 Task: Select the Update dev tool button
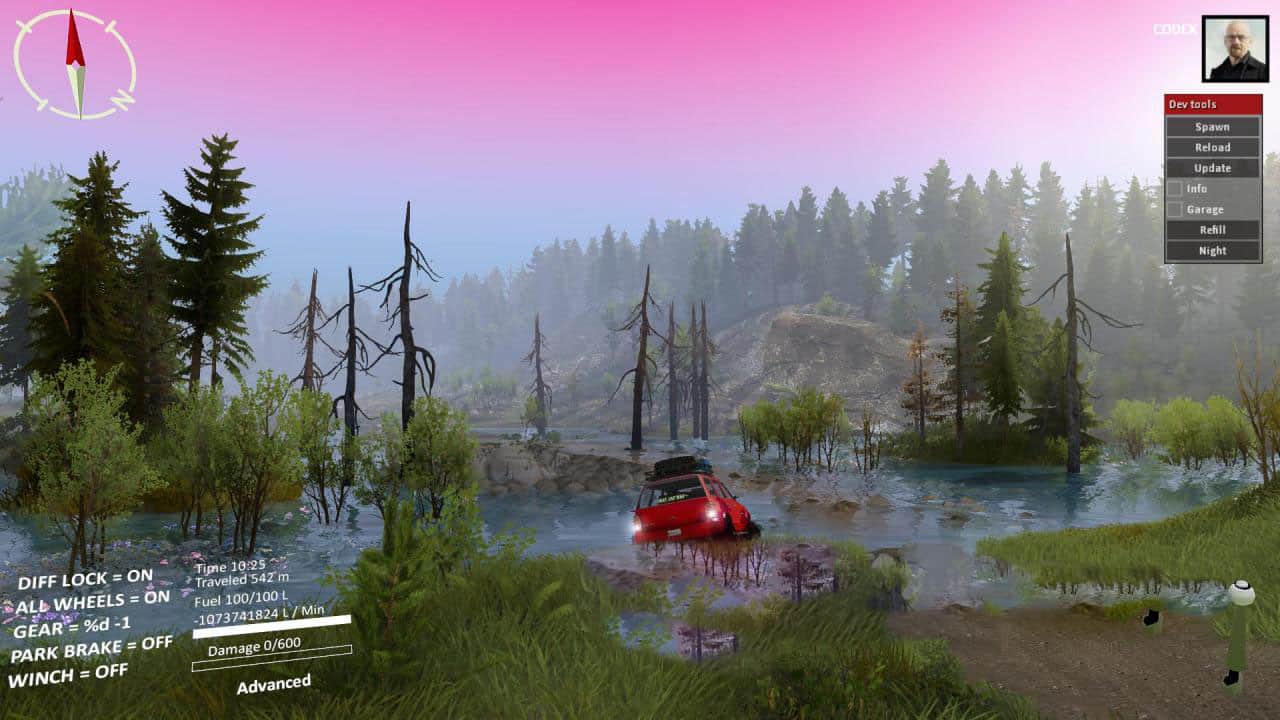tap(1212, 168)
